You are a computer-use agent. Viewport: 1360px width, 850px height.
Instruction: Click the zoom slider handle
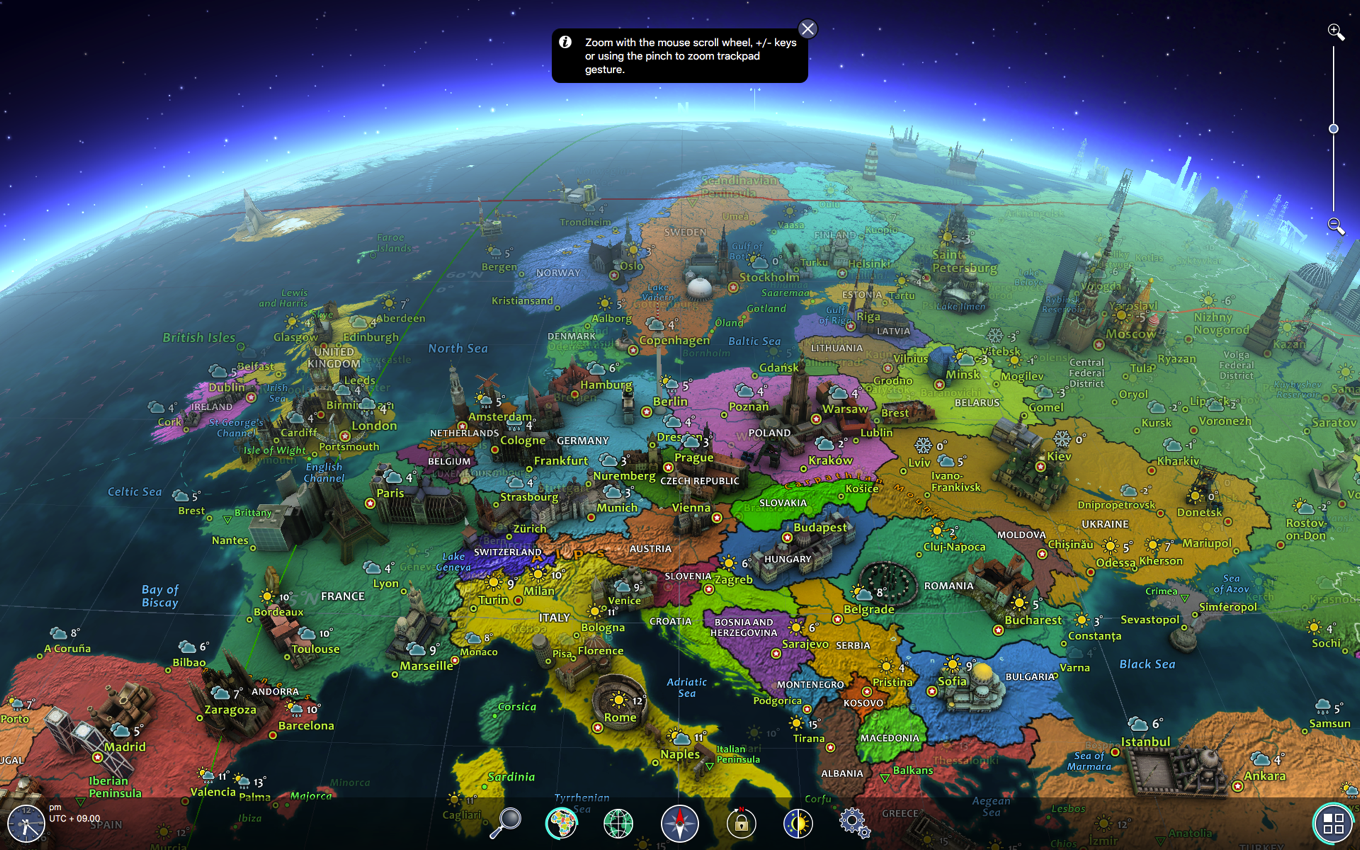1333,129
